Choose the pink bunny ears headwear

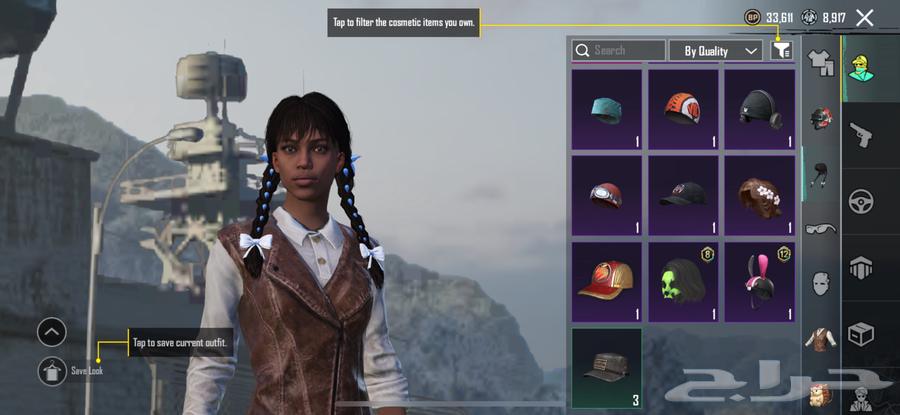tap(759, 281)
